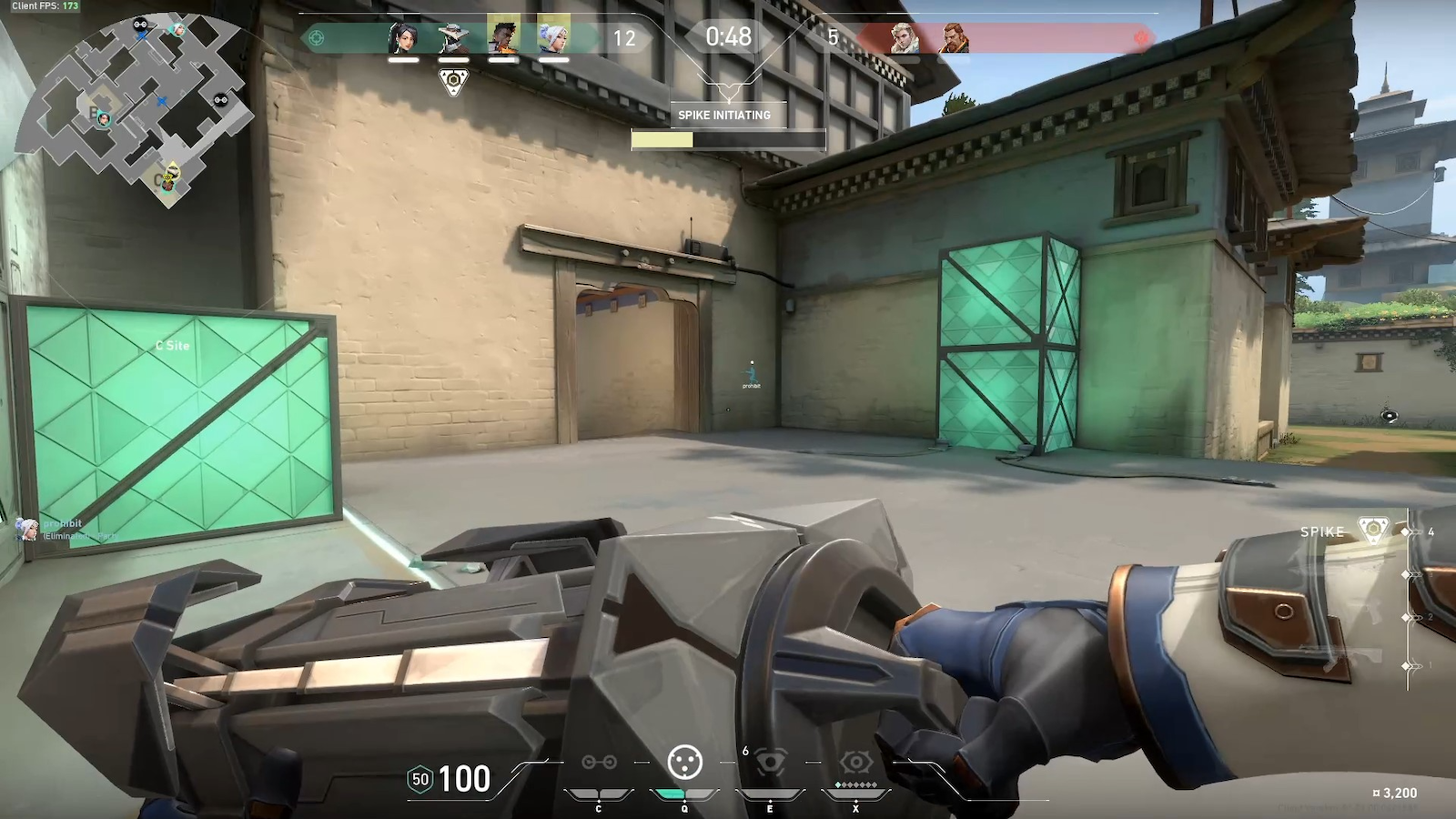1456x819 pixels.
Task: Open the team score showing 12
Action: tap(623, 36)
